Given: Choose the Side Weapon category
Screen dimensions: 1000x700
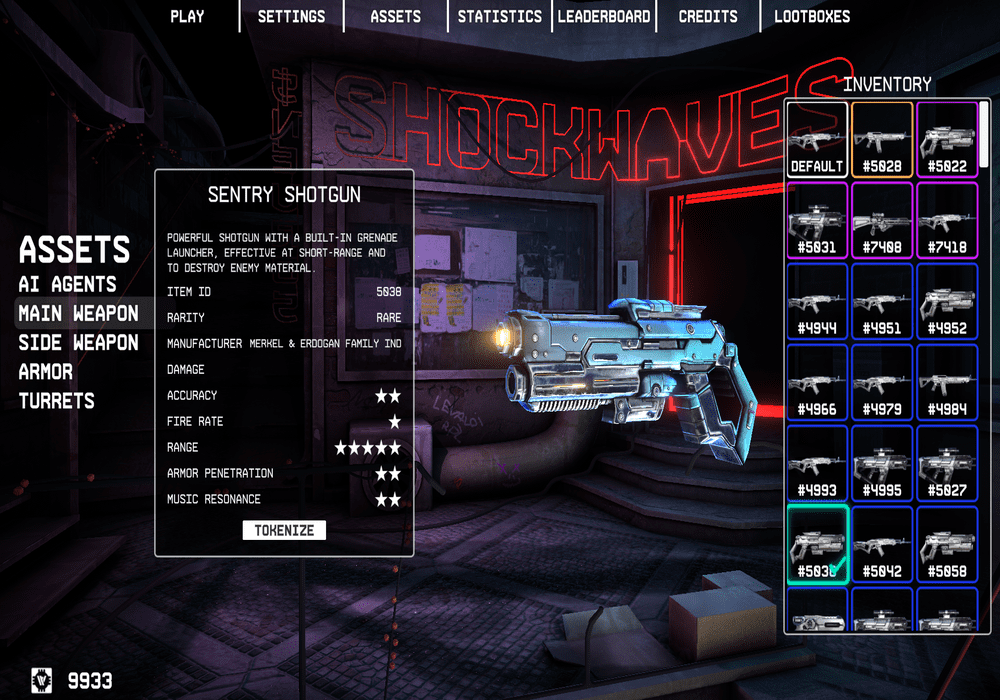Looking at the screenshot, I should pyautogui.click(x=78, y=342).
